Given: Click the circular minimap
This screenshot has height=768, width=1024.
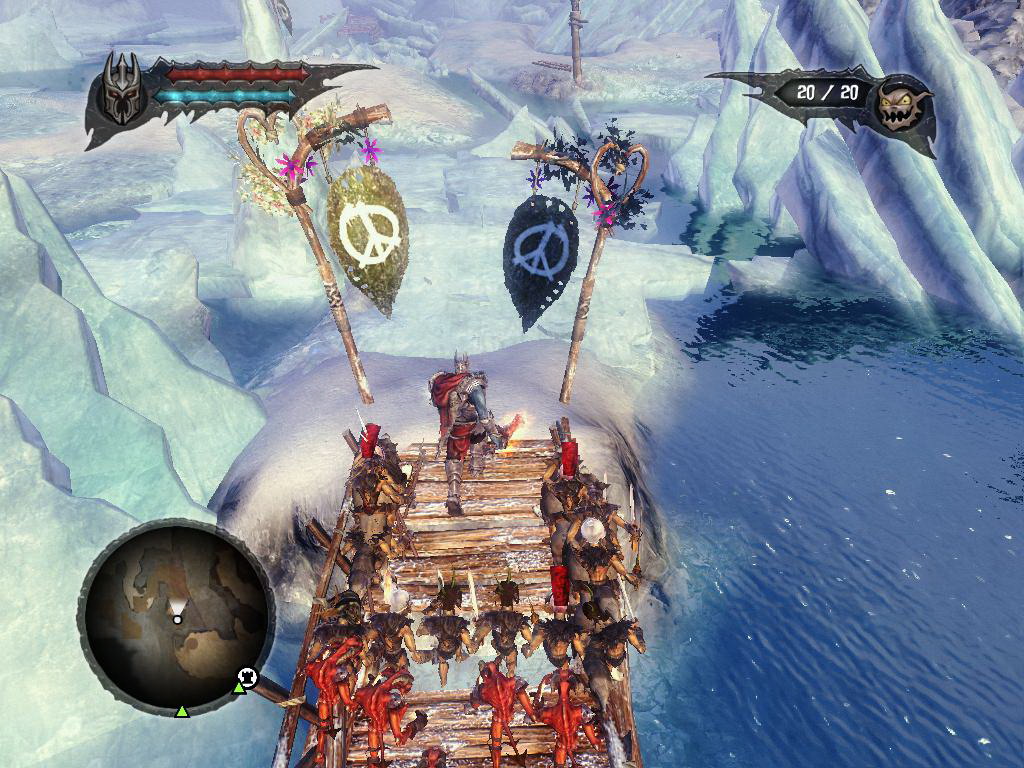Looking at the screenshot, I should (x=176, y=617).
